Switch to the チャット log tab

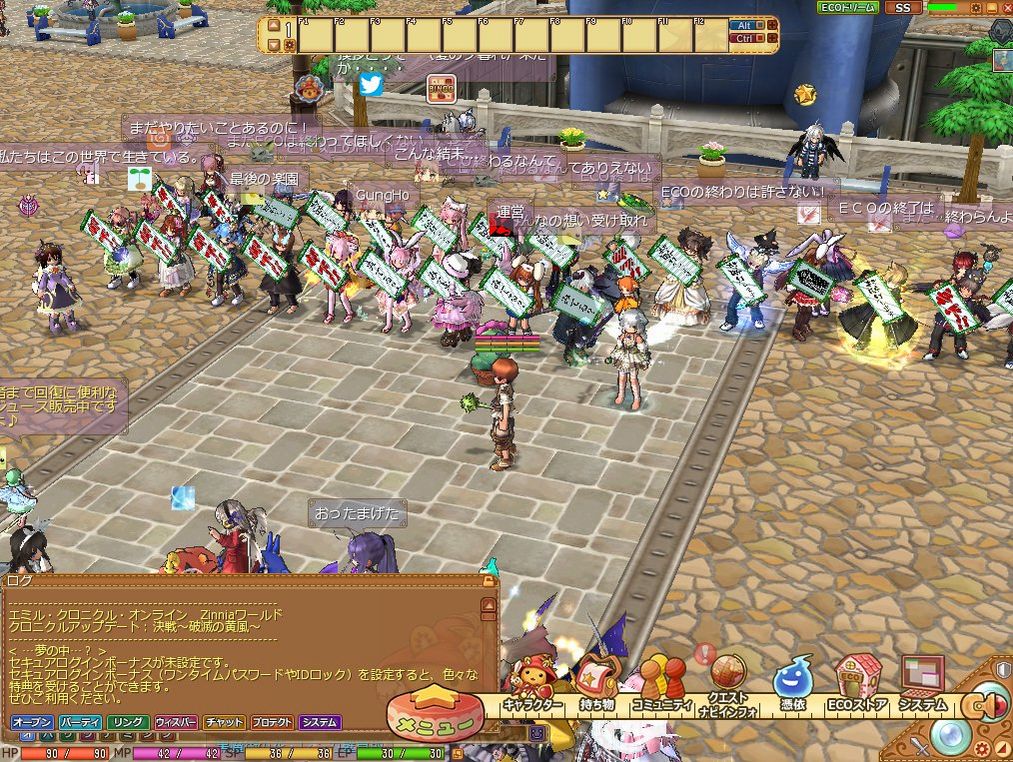click(x=224, y=722)
